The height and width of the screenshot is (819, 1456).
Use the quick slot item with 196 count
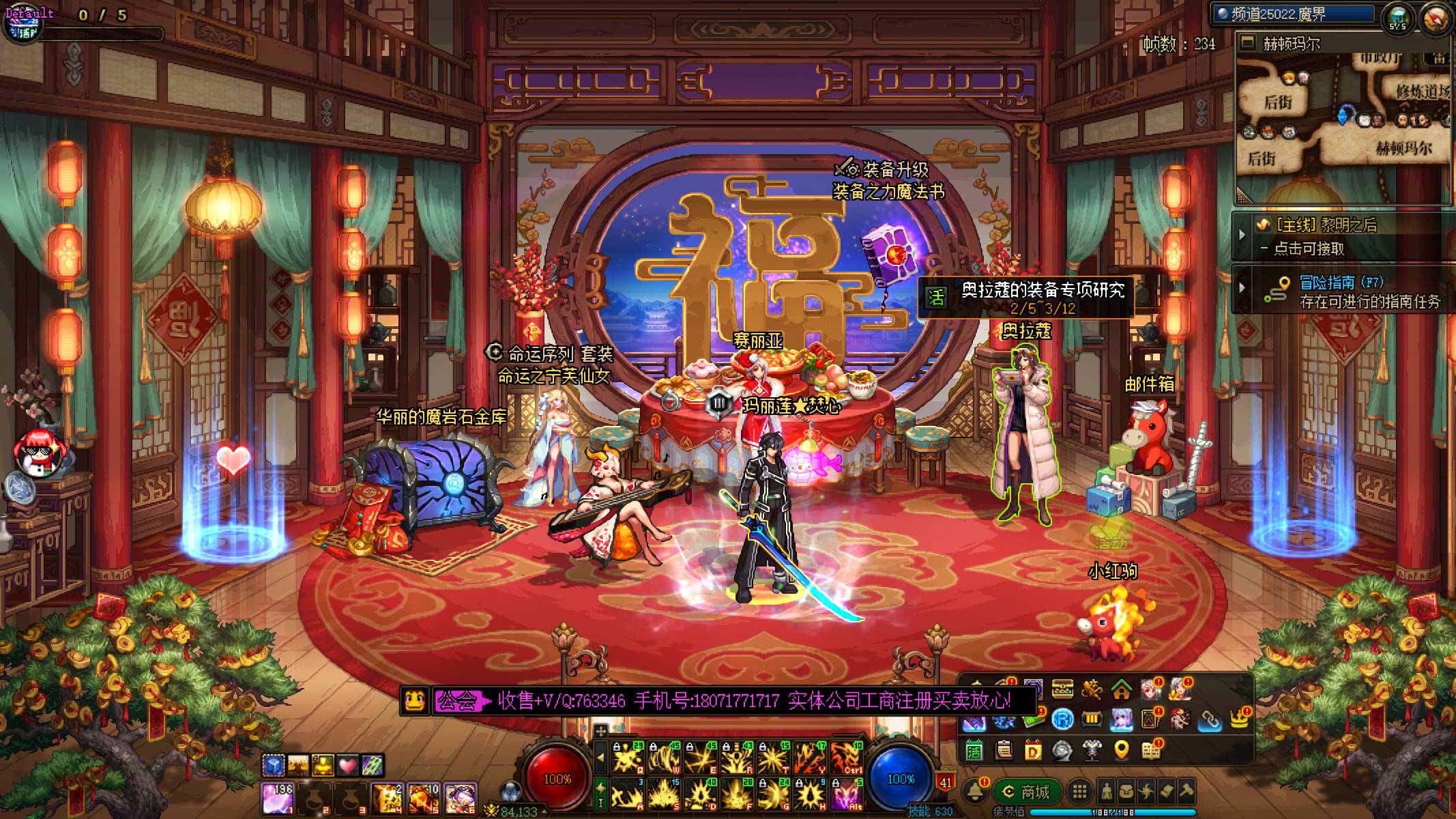pos(278,797)
